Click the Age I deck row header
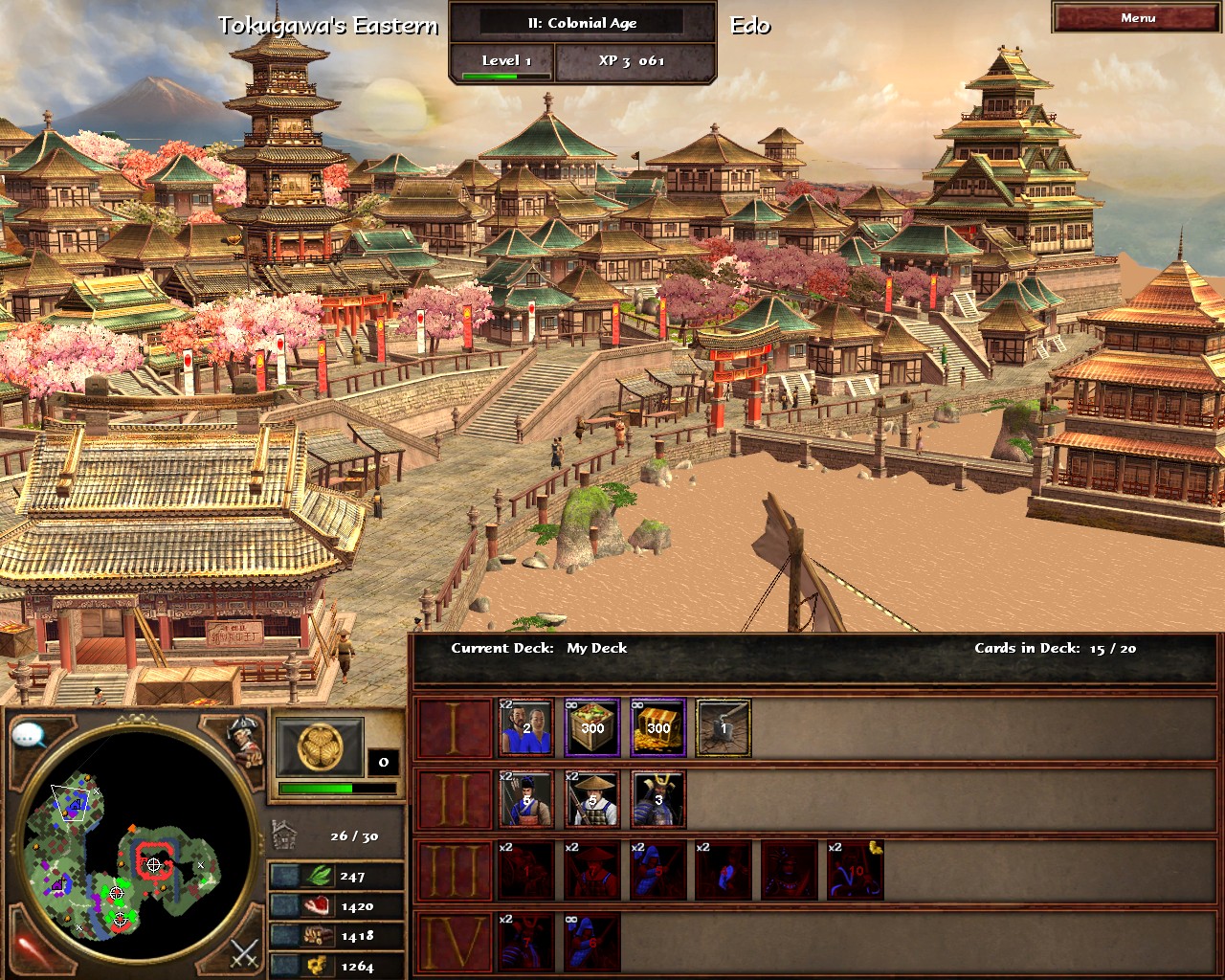 [455, 728]
